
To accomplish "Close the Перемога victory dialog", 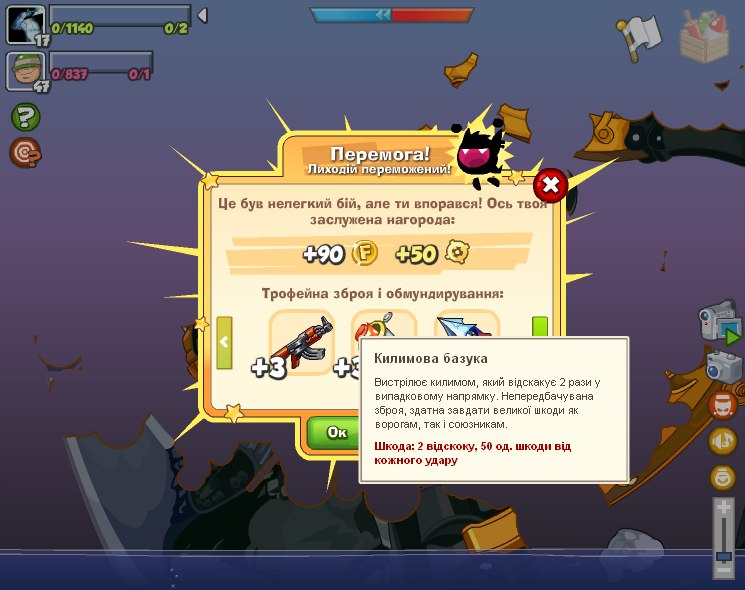I will pyautogui.click(x=550, y=185).
